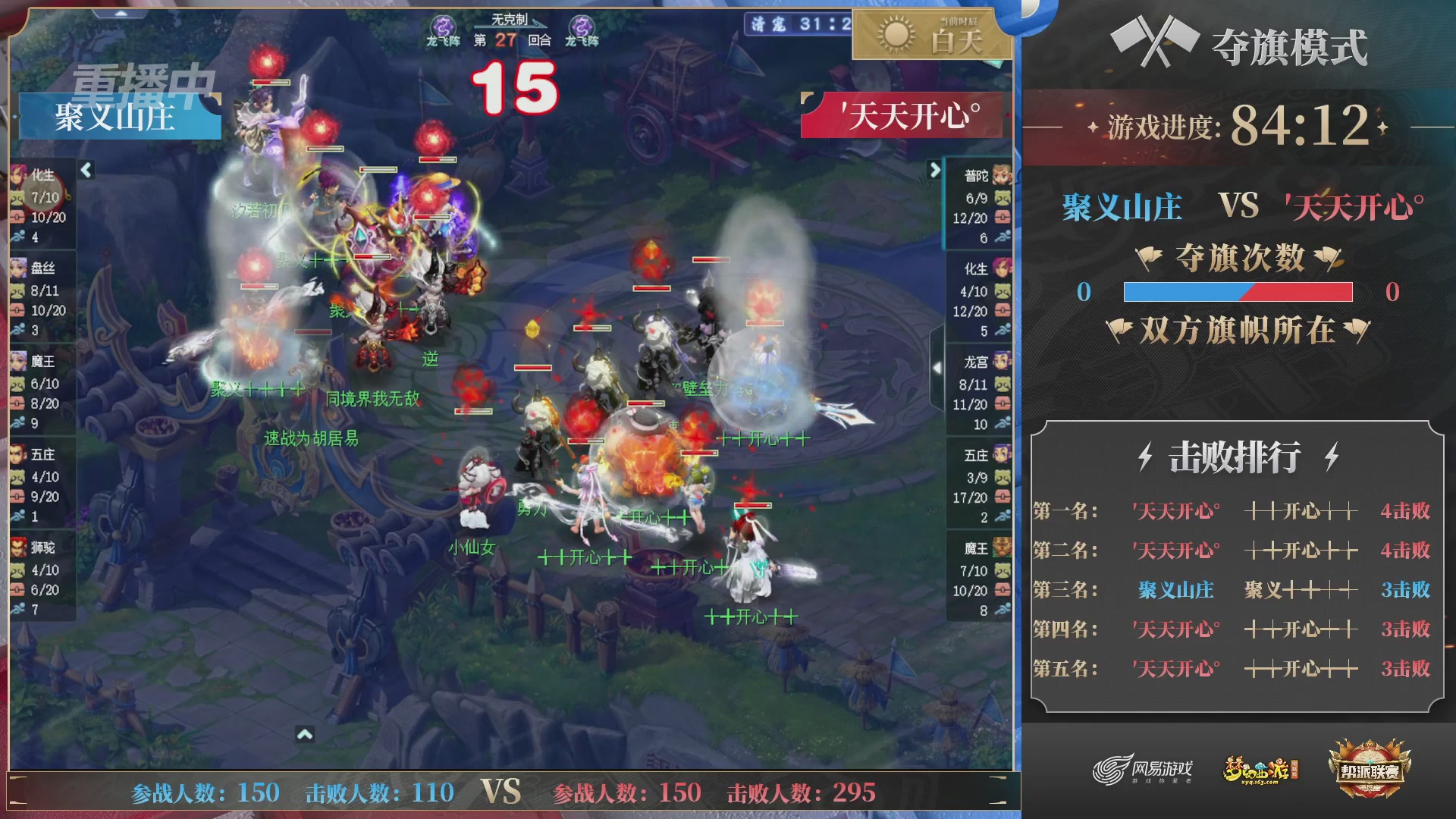Click the 白天 daytime sun indicator
Viewport: 1456px width, 819px height.
point(930,34)
